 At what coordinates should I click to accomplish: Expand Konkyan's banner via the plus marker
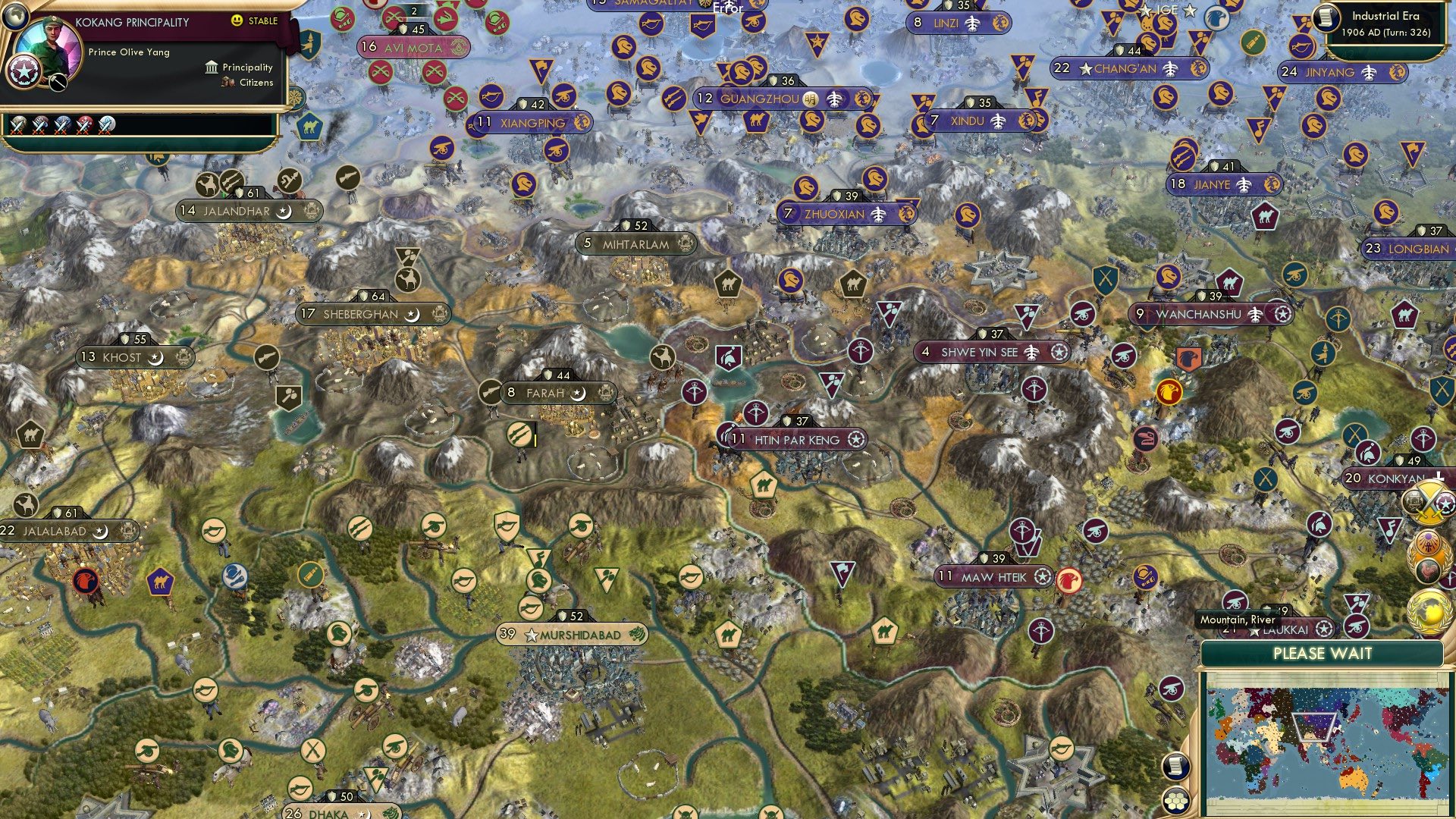(x=1439, y=478)
